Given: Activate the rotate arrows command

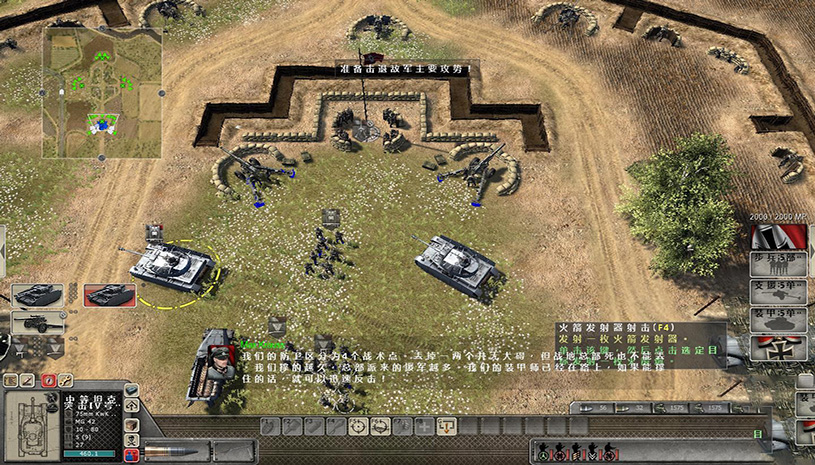Looking at the screenshot, I should coord(380,426).
